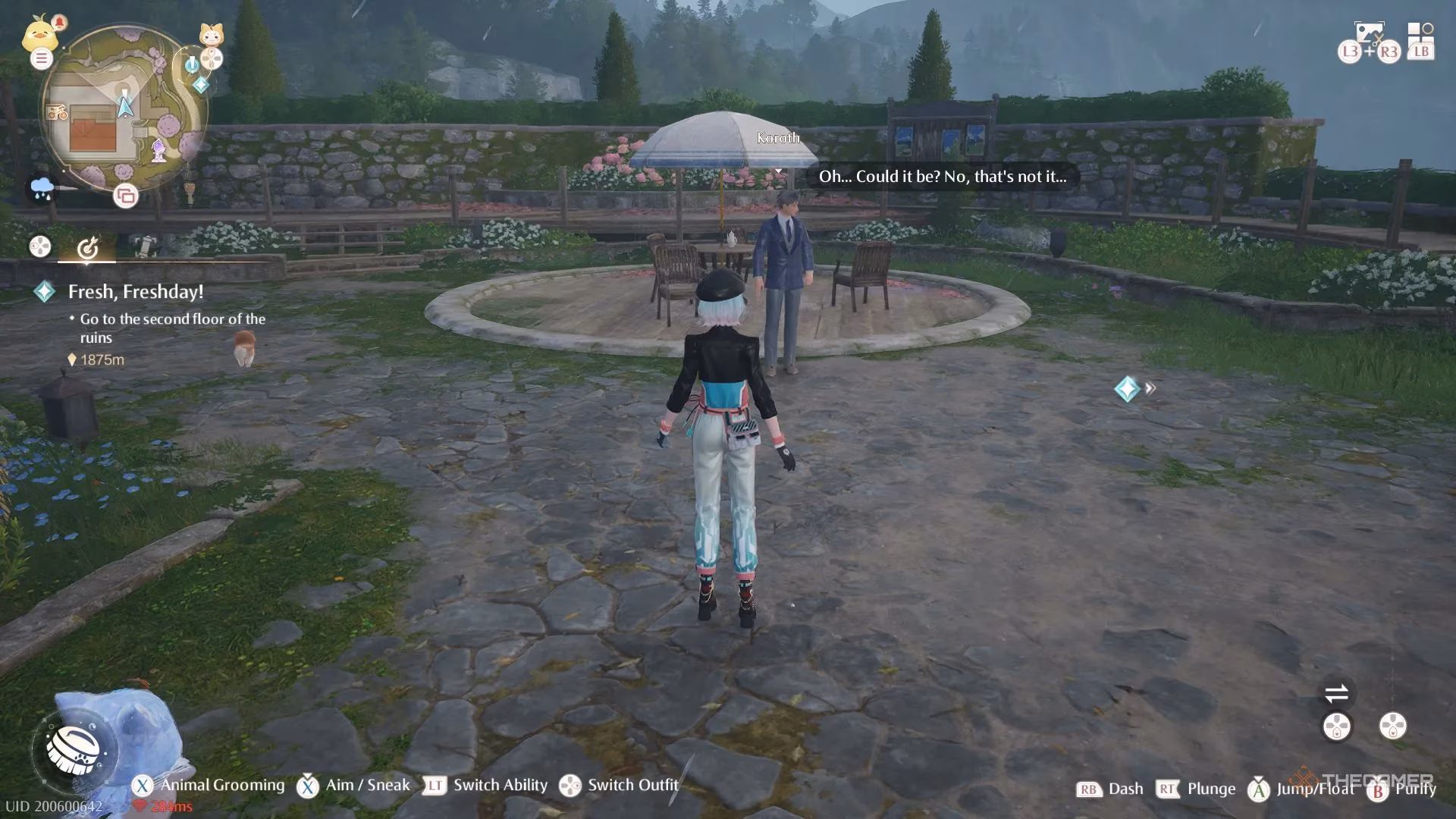Screen dimensions: 1456x819
Task: Select the blue whistle icon on minimap edge
Action: tap(192, 65)
